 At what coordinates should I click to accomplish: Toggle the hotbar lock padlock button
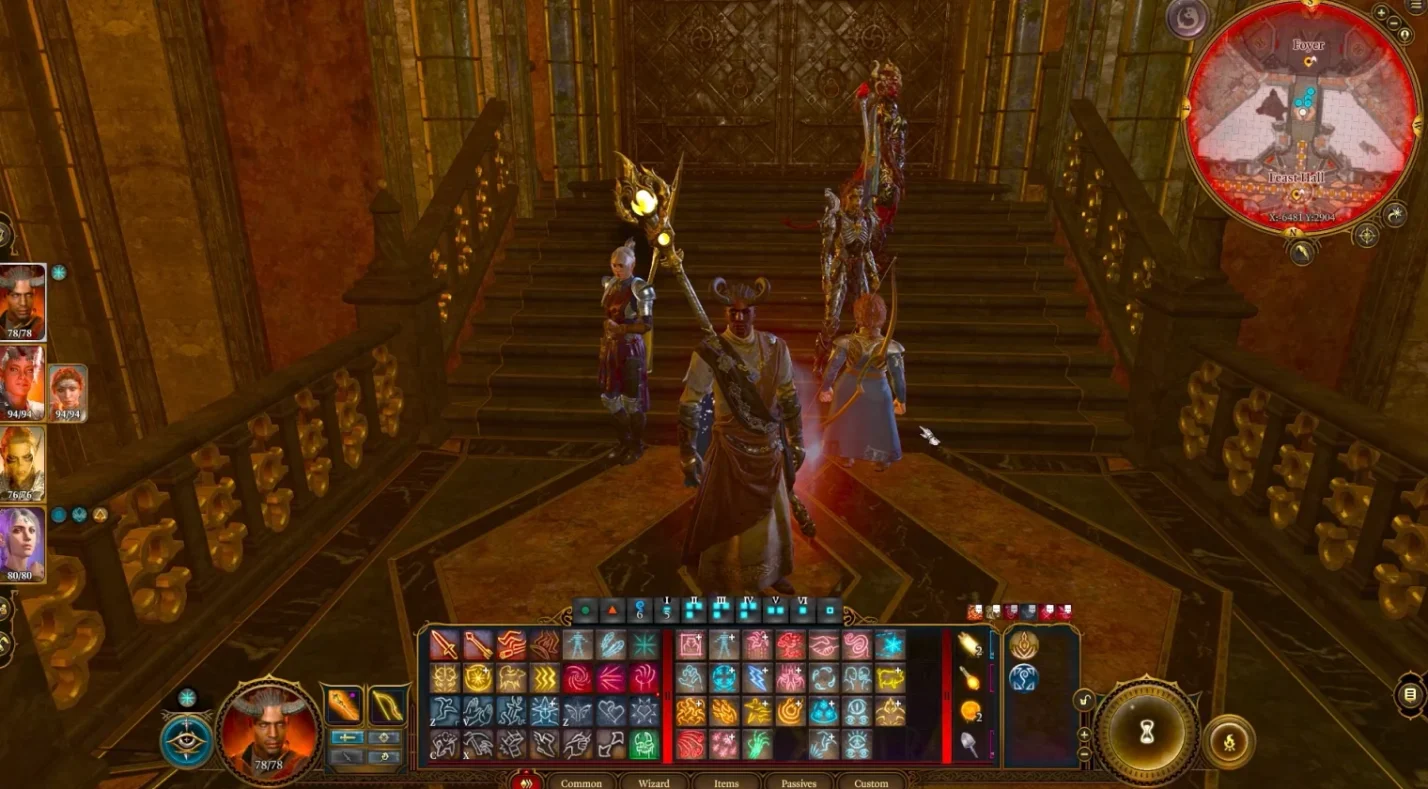pyautogui.click(x=1086, y=701)
